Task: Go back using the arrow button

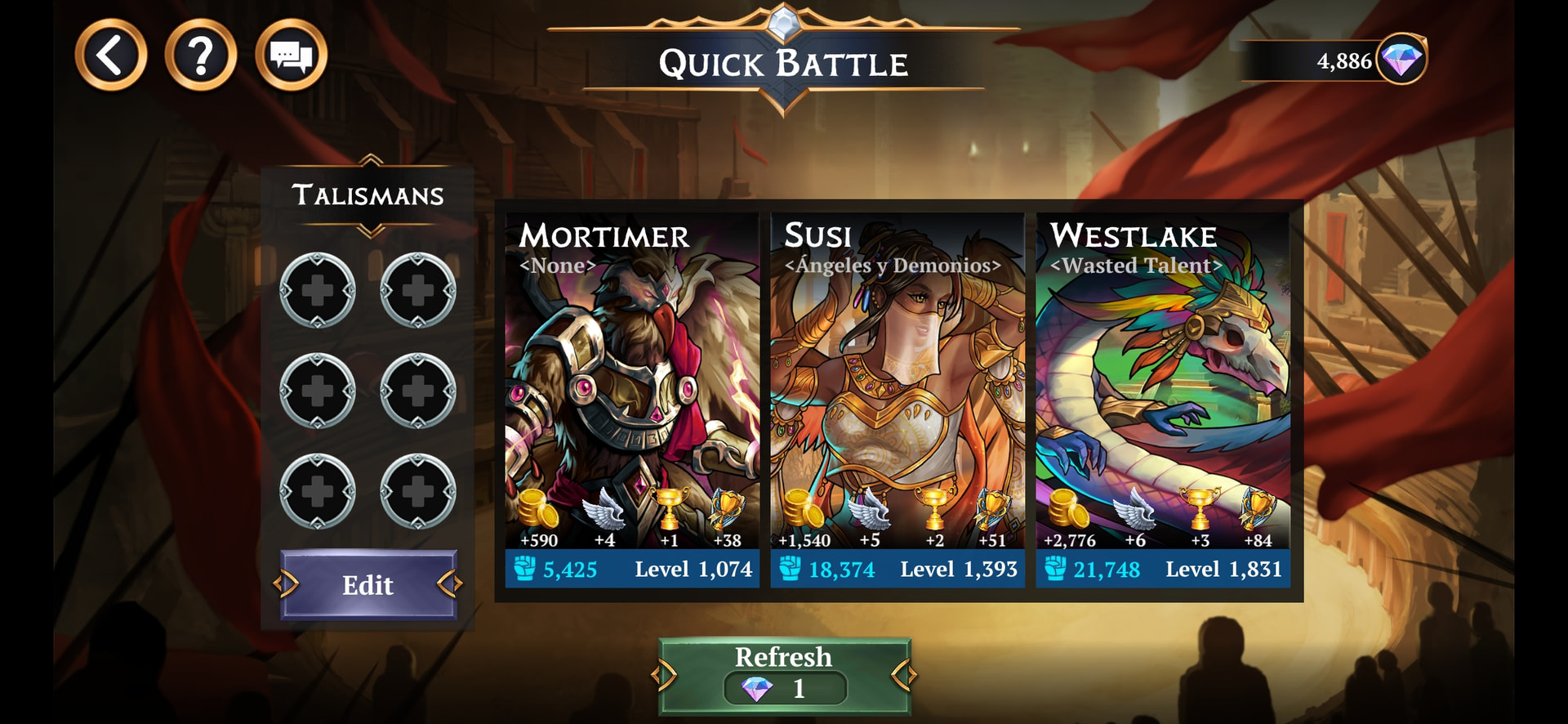Action: [111, 55]
